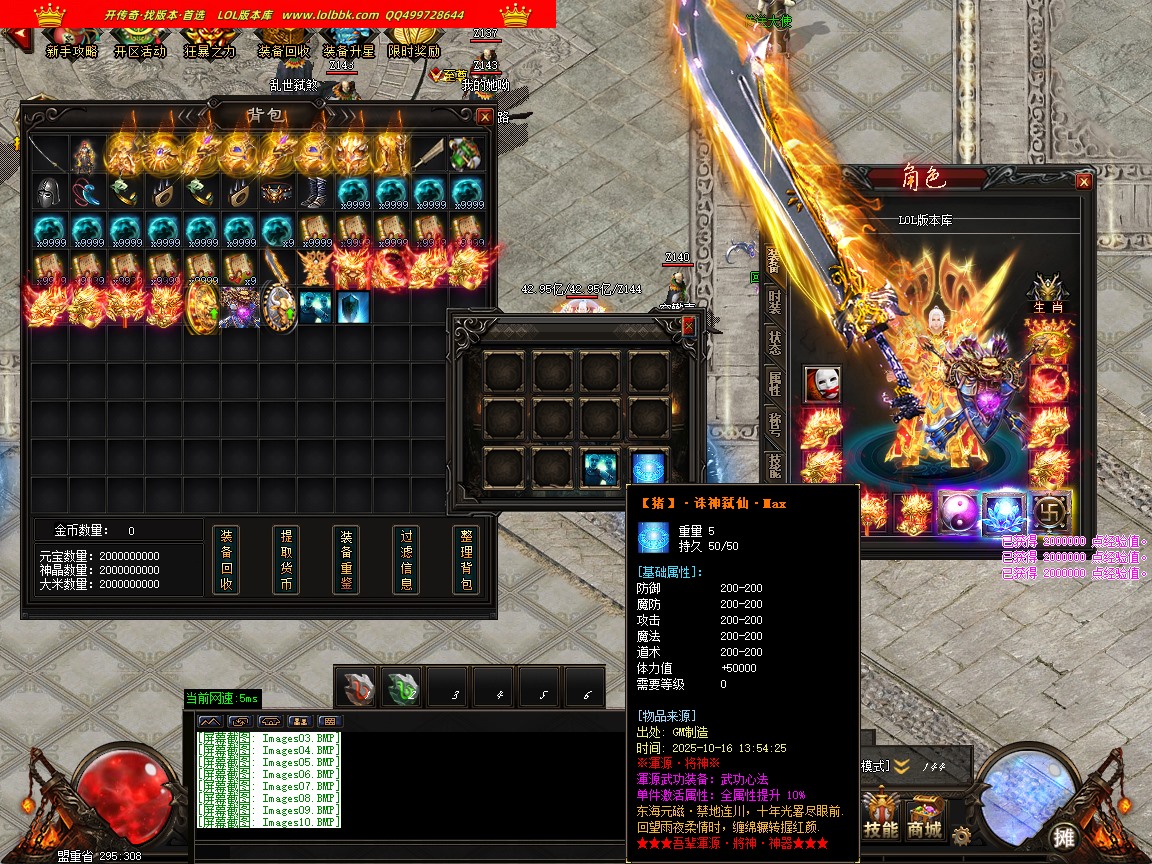This screenshot has height=864, width=1152.
Task: Open the 过滤信息 filter info button
Action: coord(406,559)
